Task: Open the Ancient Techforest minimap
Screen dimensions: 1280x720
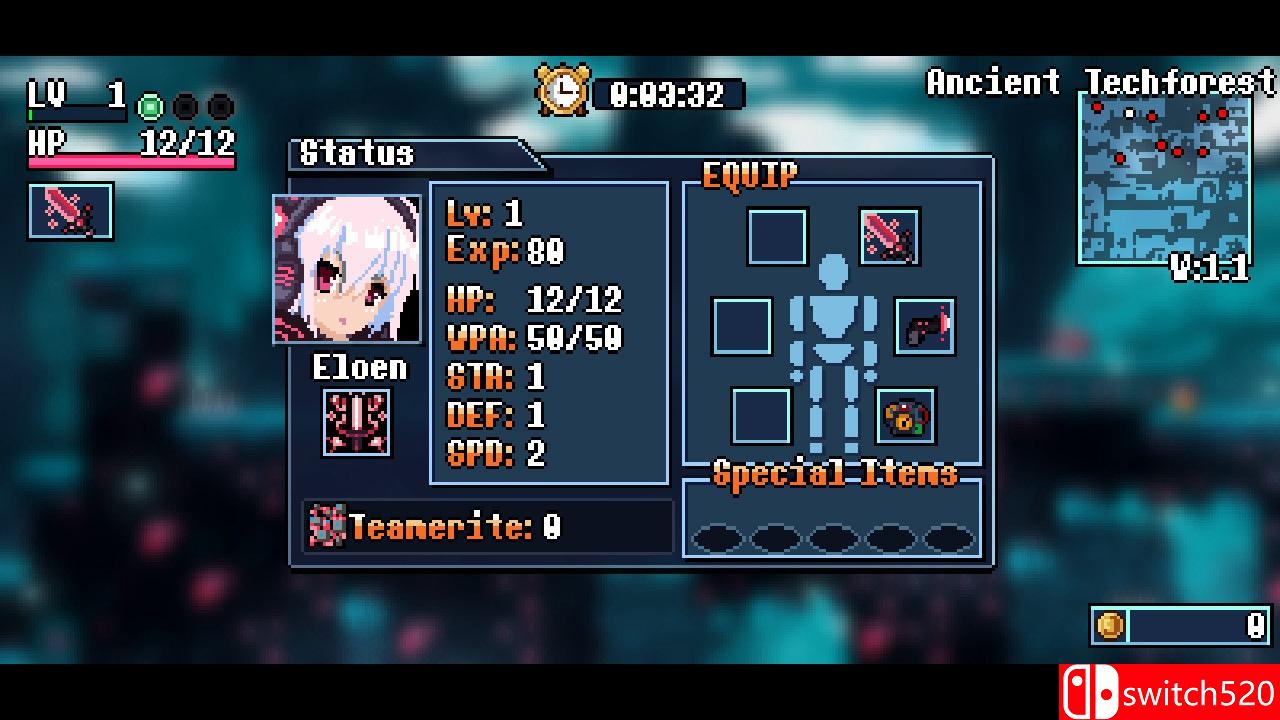Action: pos(1167,180)
